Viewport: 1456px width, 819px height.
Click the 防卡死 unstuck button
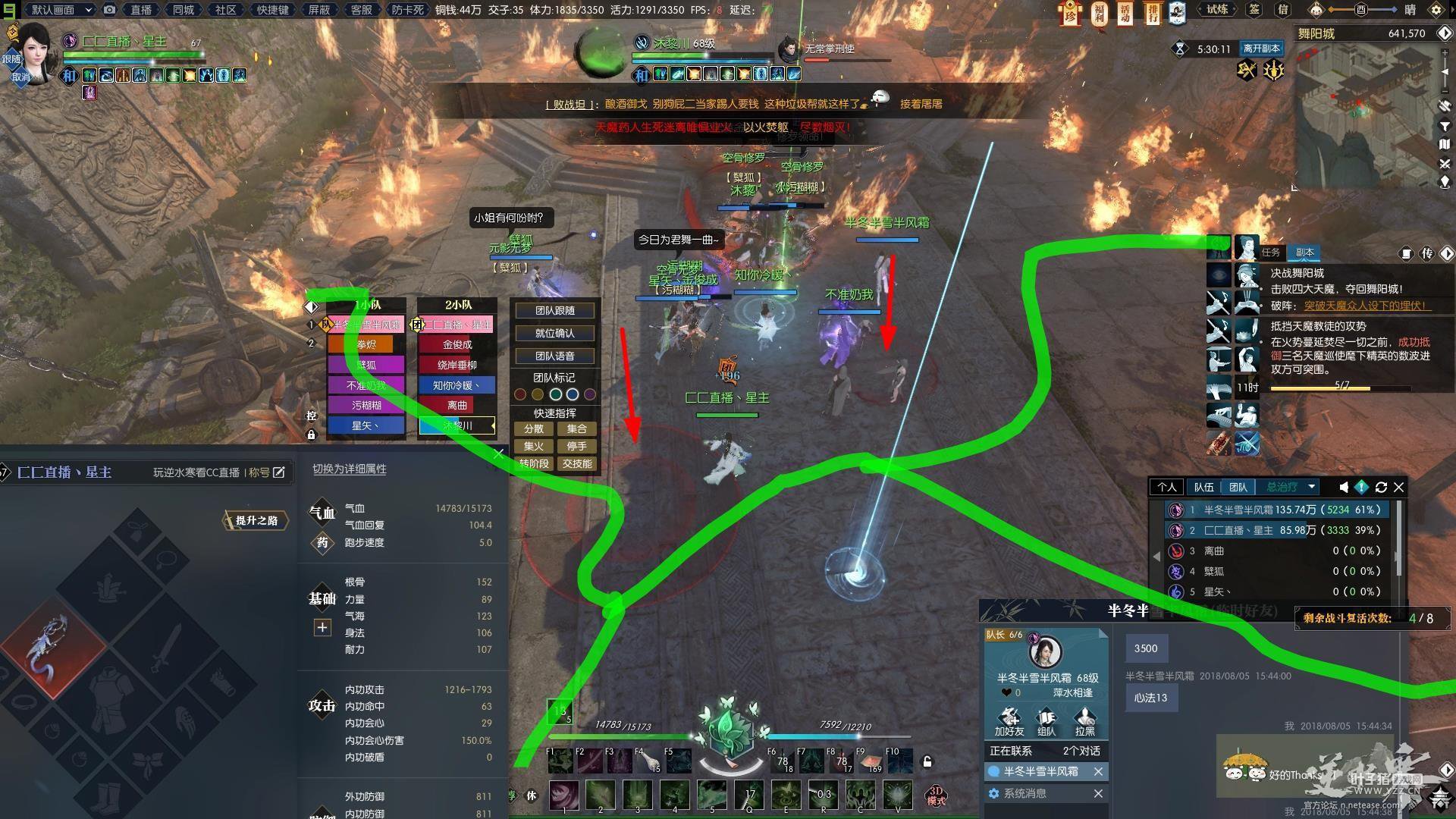(407, 10)
